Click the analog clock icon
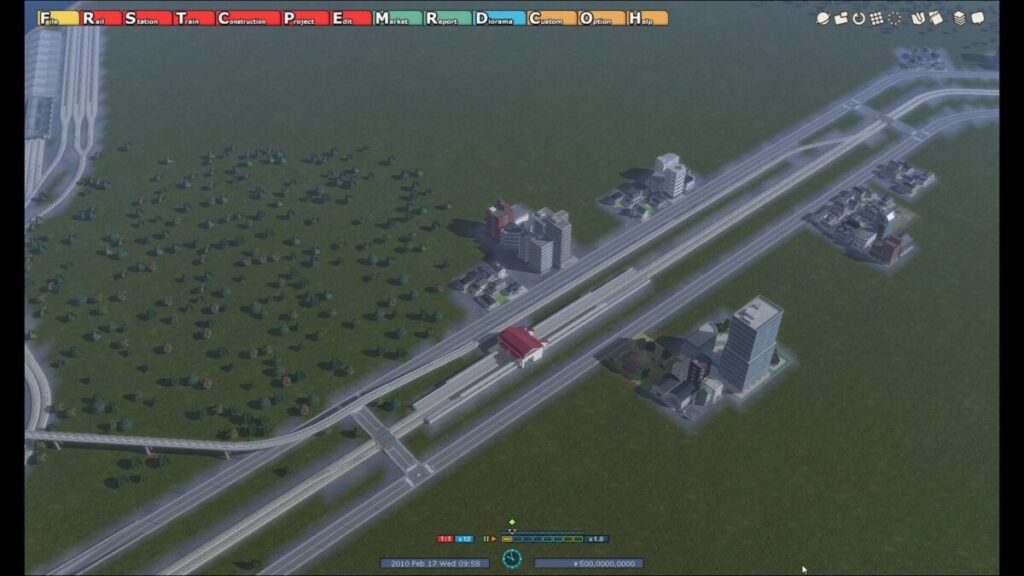The height and width of the screenshot is (576, 1024). click(x=512, y=558)
